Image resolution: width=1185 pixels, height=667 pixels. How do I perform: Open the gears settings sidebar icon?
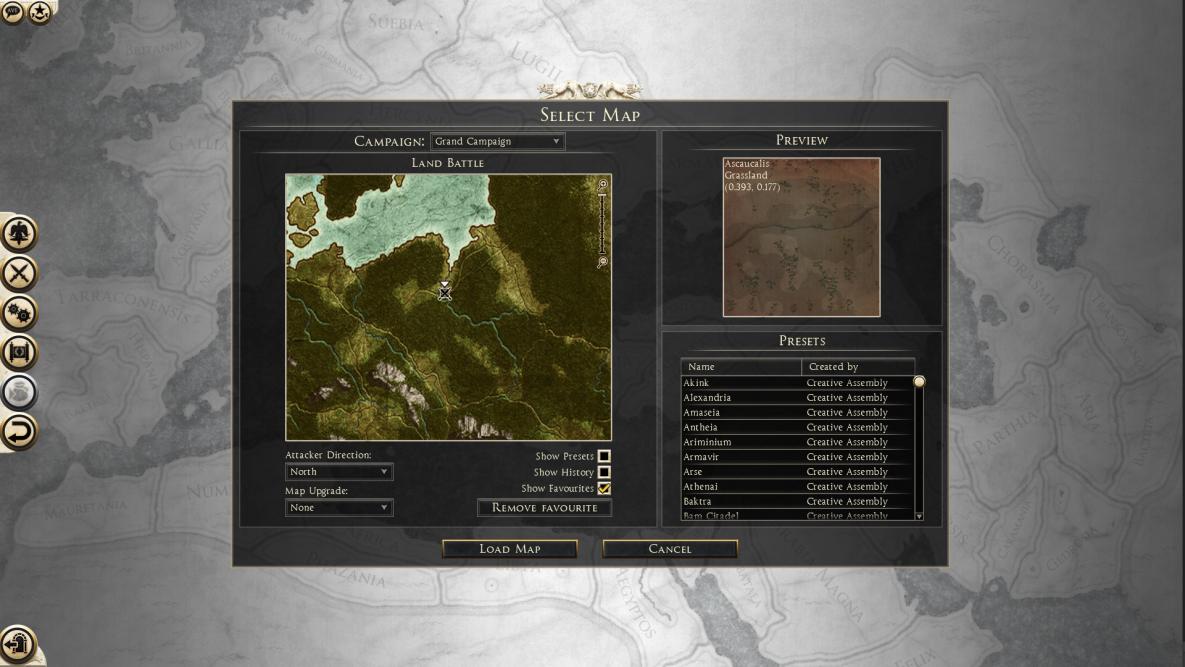pos(19,313)
